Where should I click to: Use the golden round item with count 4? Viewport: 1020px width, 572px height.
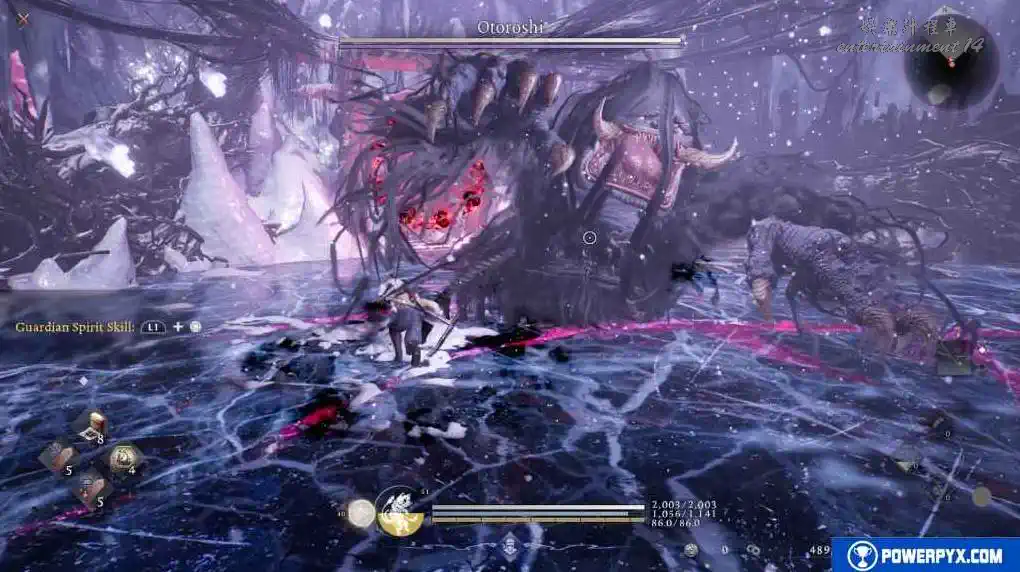point(124,460)
